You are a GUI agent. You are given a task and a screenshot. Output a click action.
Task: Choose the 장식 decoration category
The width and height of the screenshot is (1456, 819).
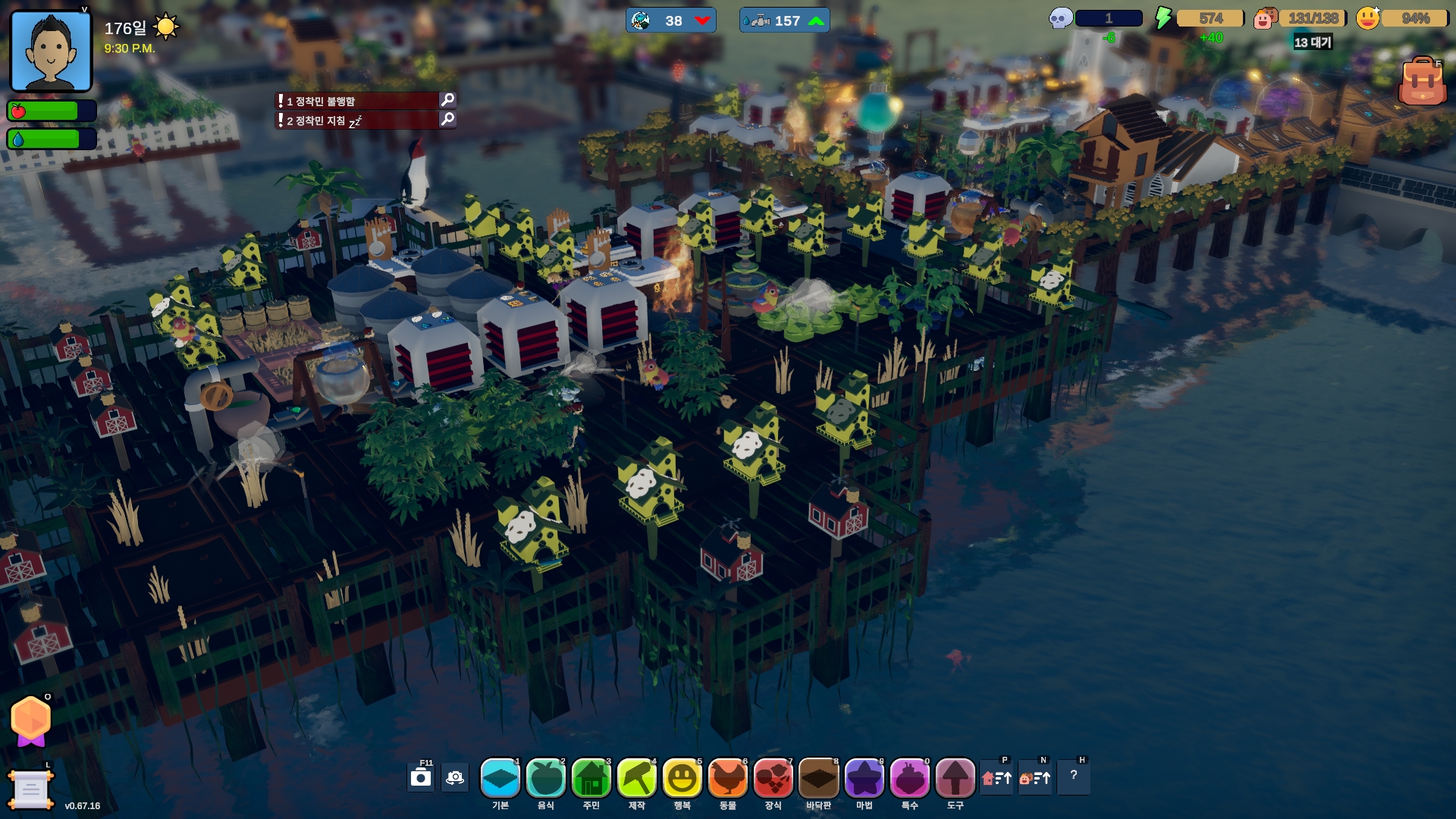coord(773,778)
